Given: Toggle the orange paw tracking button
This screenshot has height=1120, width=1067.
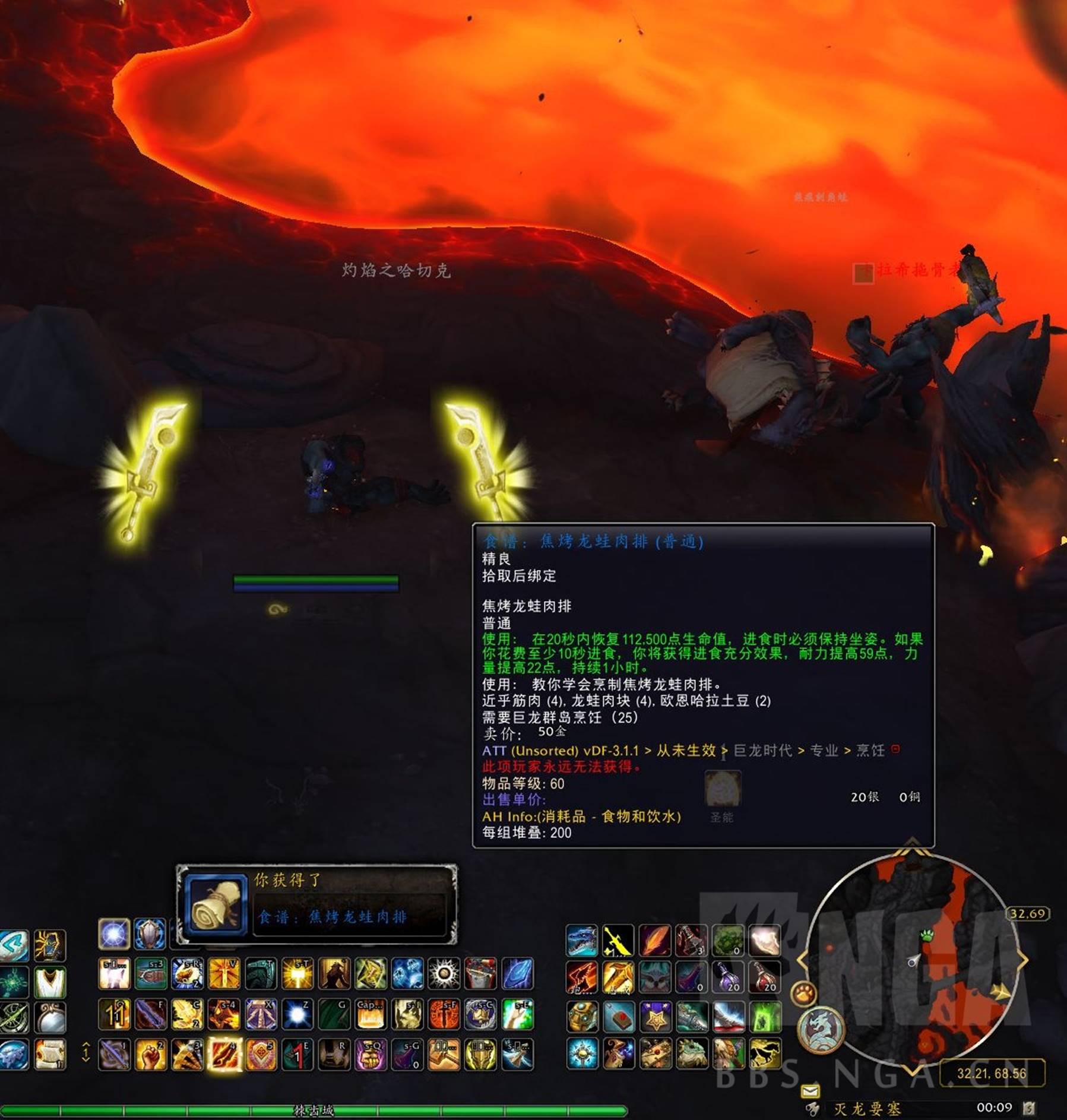Looking at the screenshot, I should (x=804, y=994).
